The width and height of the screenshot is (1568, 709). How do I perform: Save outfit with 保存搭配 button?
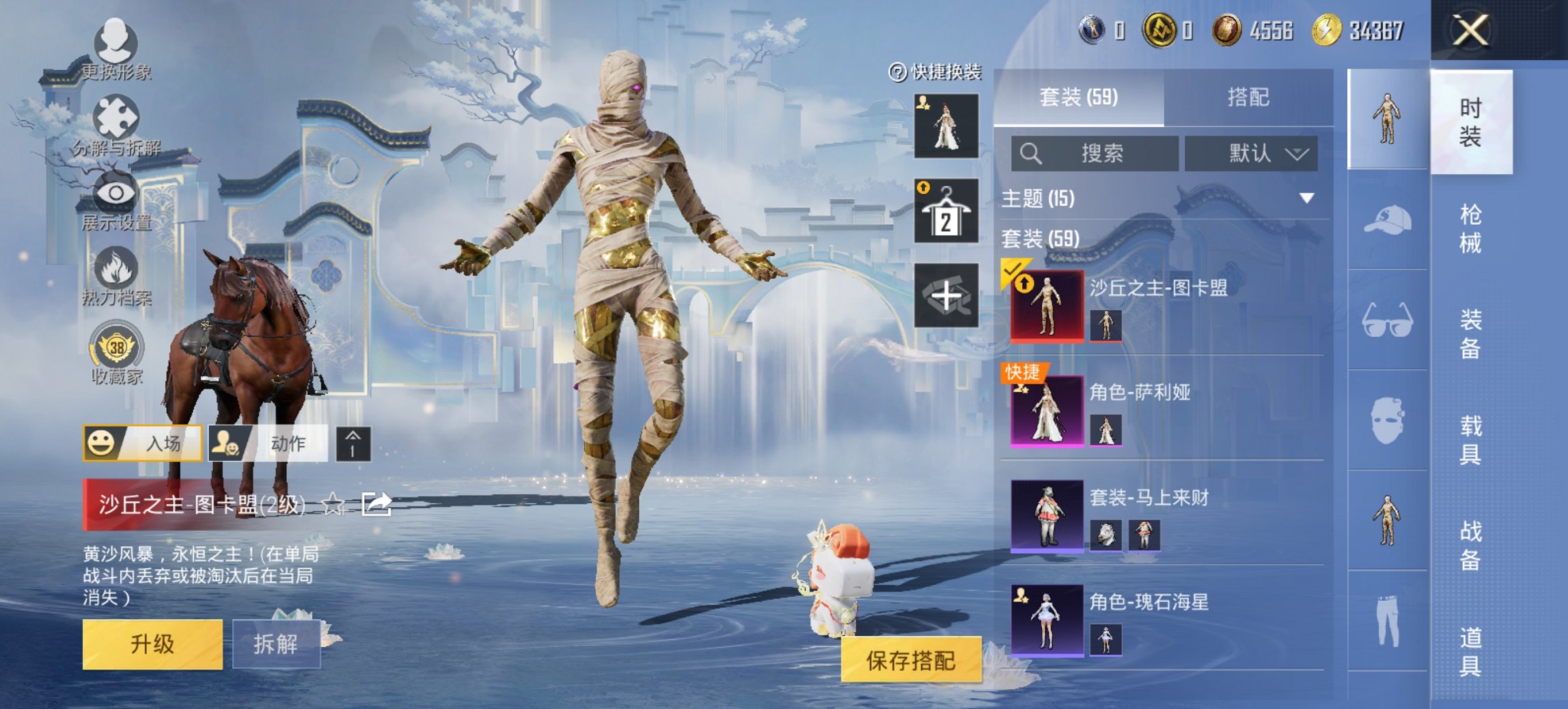pyautogui.click(x=911, y=660)
